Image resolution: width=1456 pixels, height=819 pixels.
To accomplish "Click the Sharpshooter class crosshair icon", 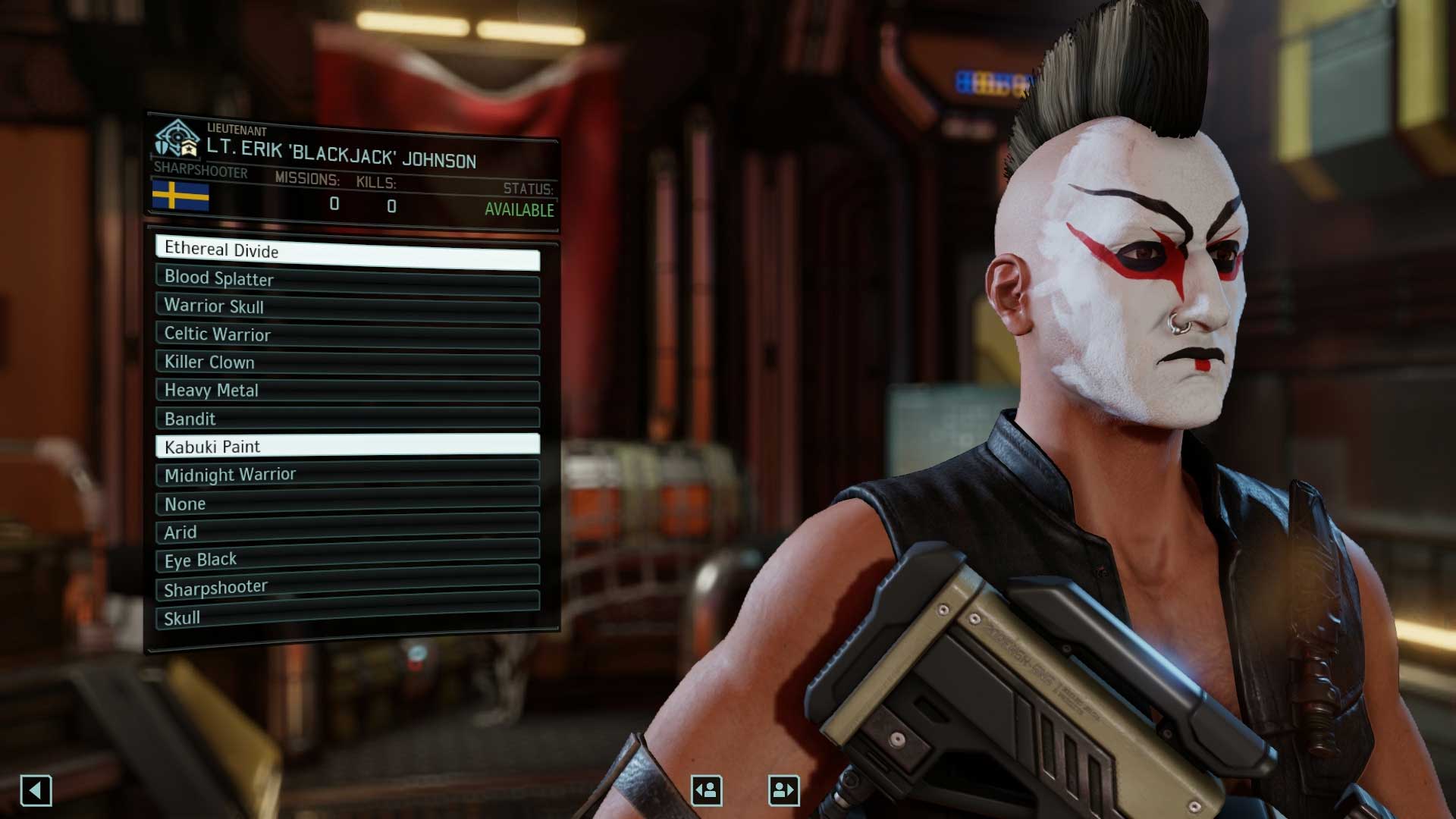I will (174, 134).
